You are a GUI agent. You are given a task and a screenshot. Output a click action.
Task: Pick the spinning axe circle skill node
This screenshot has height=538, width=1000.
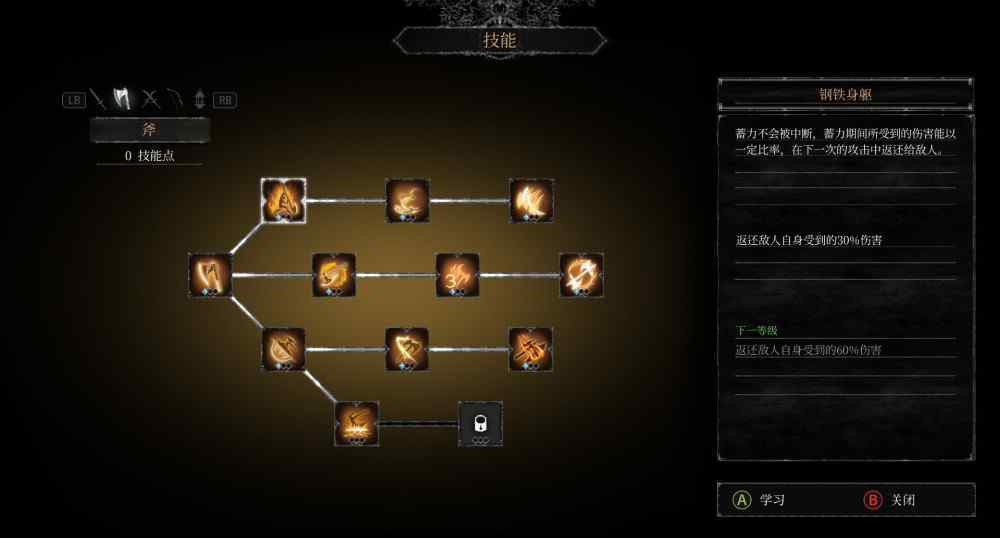[581, 274]
